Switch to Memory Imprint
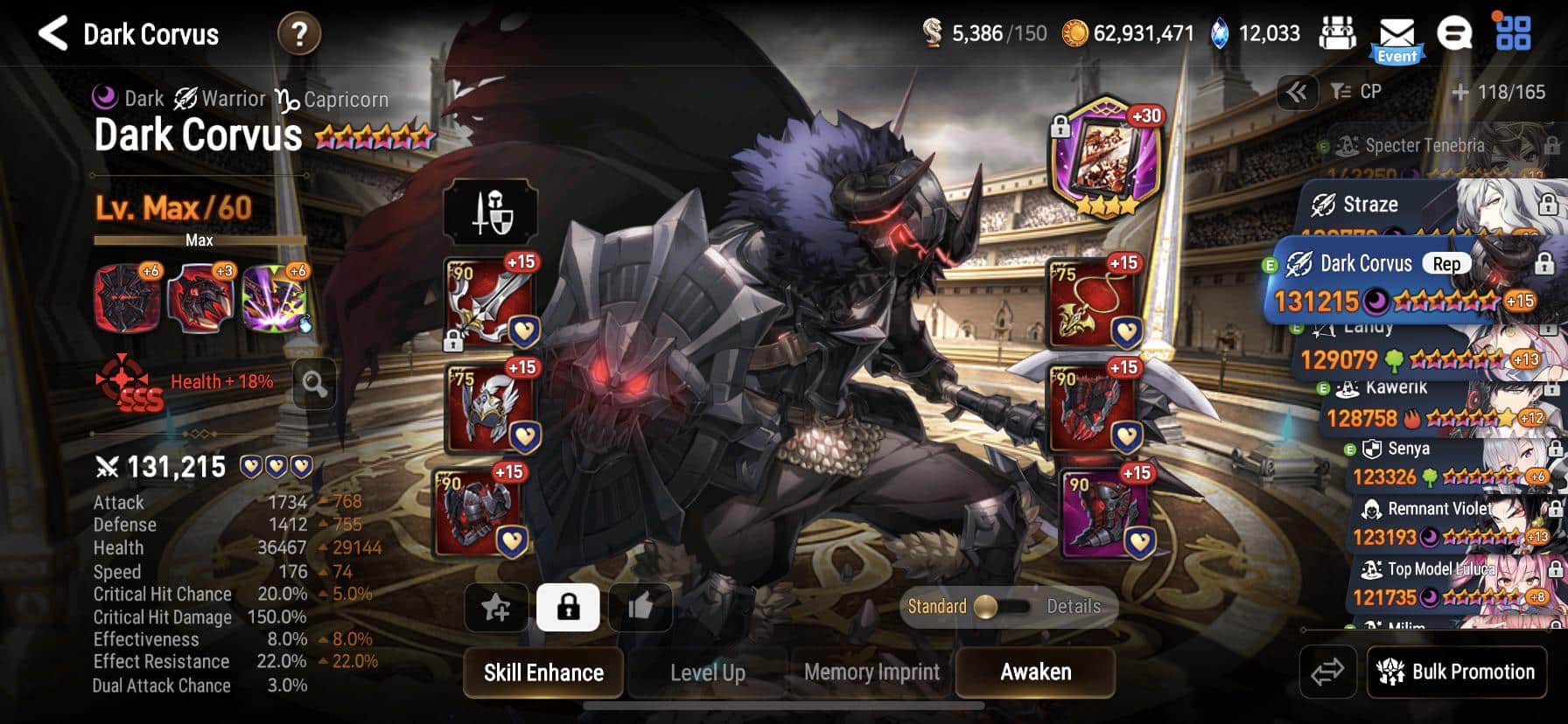This screenshot has height=724, width=1568. (x=870, y=672)
